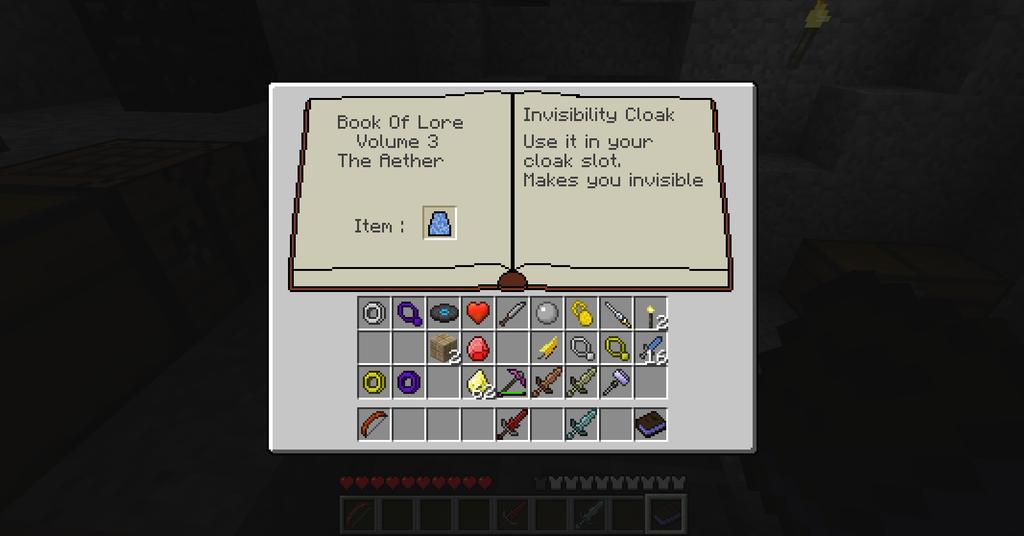Select the red gemstone item
This screenshot has width=1024, height=536.
[x=477, y=348]
